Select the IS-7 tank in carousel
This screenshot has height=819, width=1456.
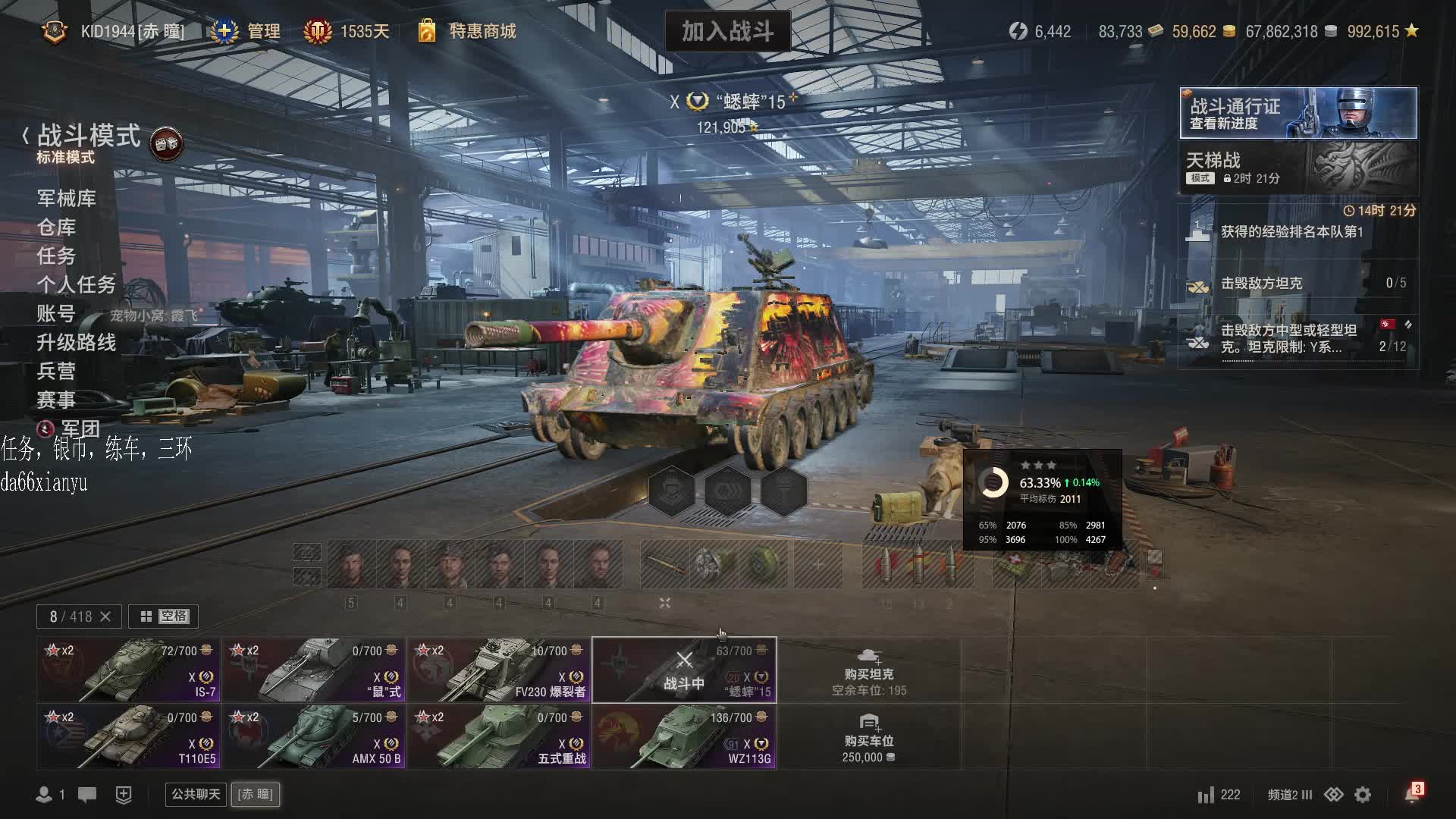pos(129,670)
